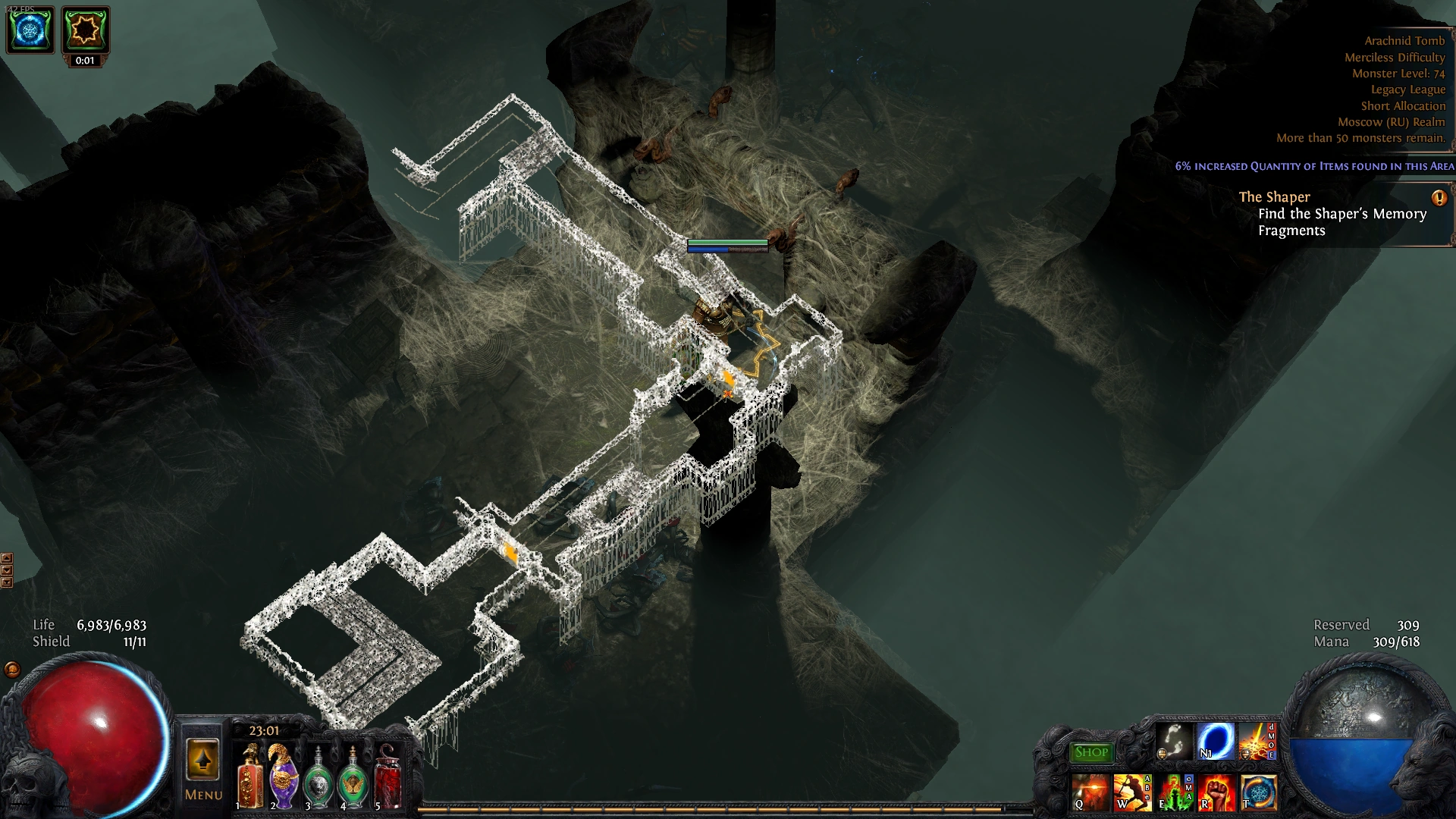Click the small up arrow on left edge
This screenshot has height=819, width=1456.
(x=7, y=557)
